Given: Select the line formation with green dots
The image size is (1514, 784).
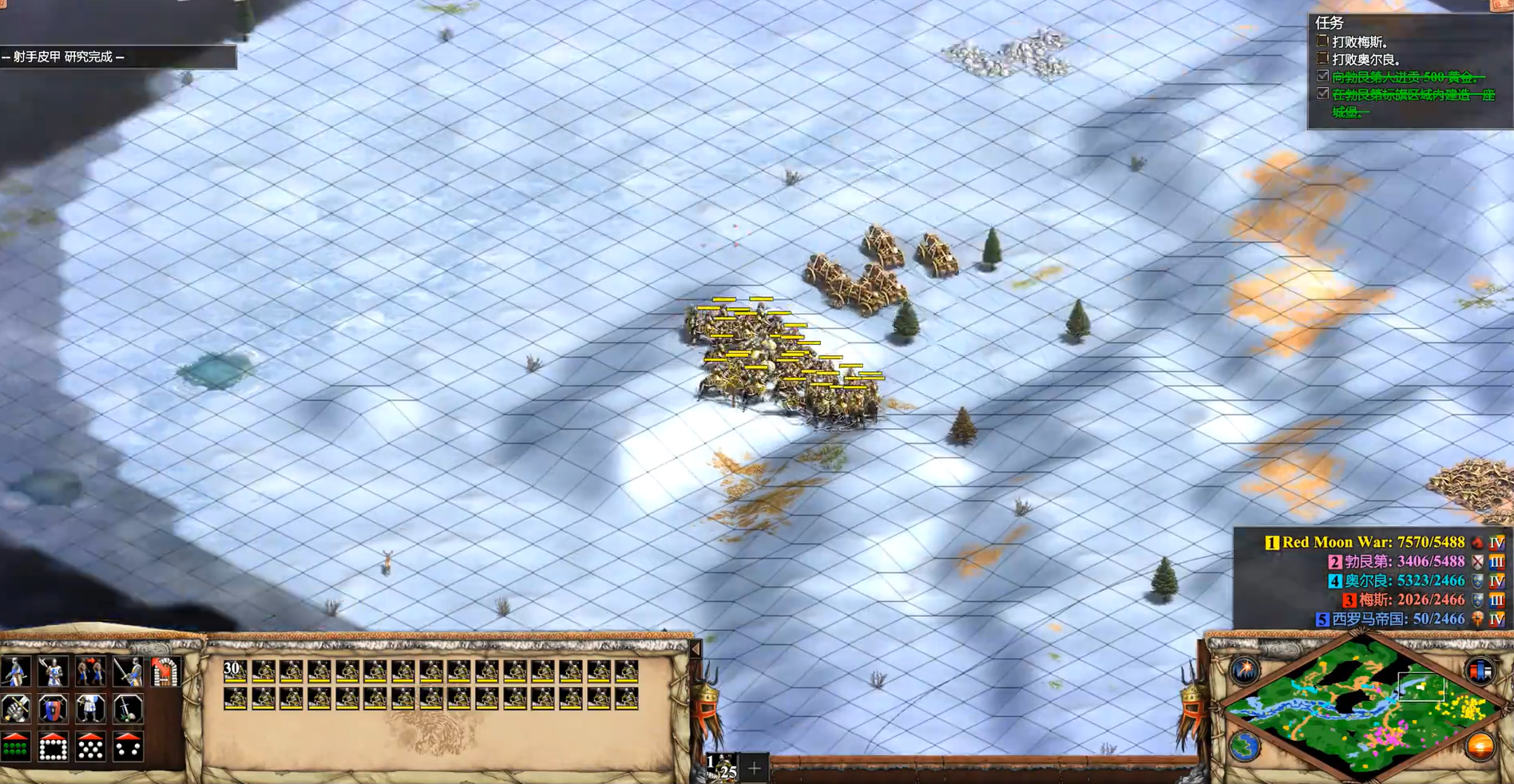Looking at the screenshot, I should pos(15,748).
